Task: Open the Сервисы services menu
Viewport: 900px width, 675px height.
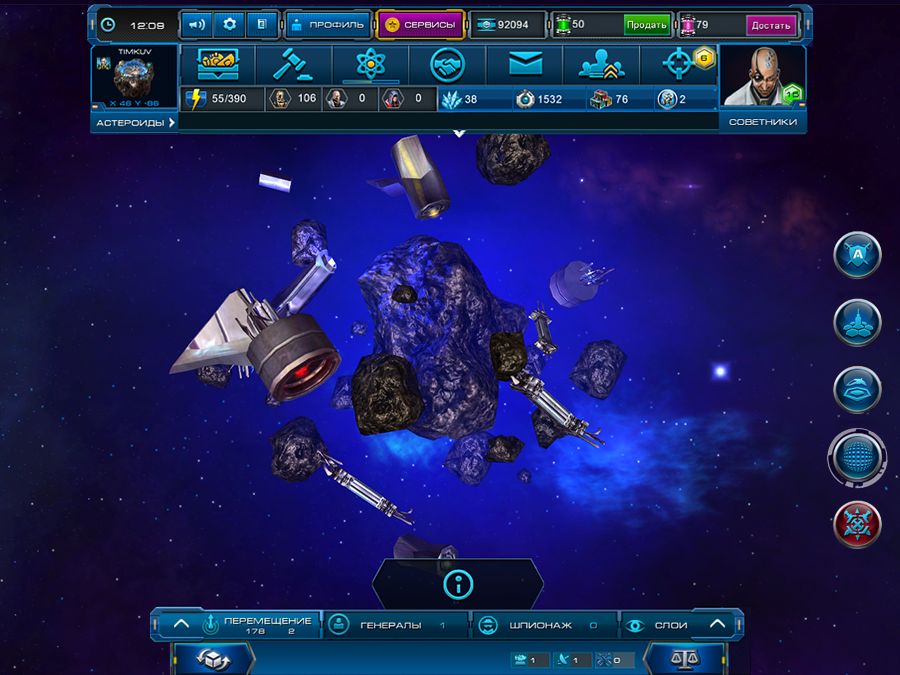Action: [x=420, y=24]
